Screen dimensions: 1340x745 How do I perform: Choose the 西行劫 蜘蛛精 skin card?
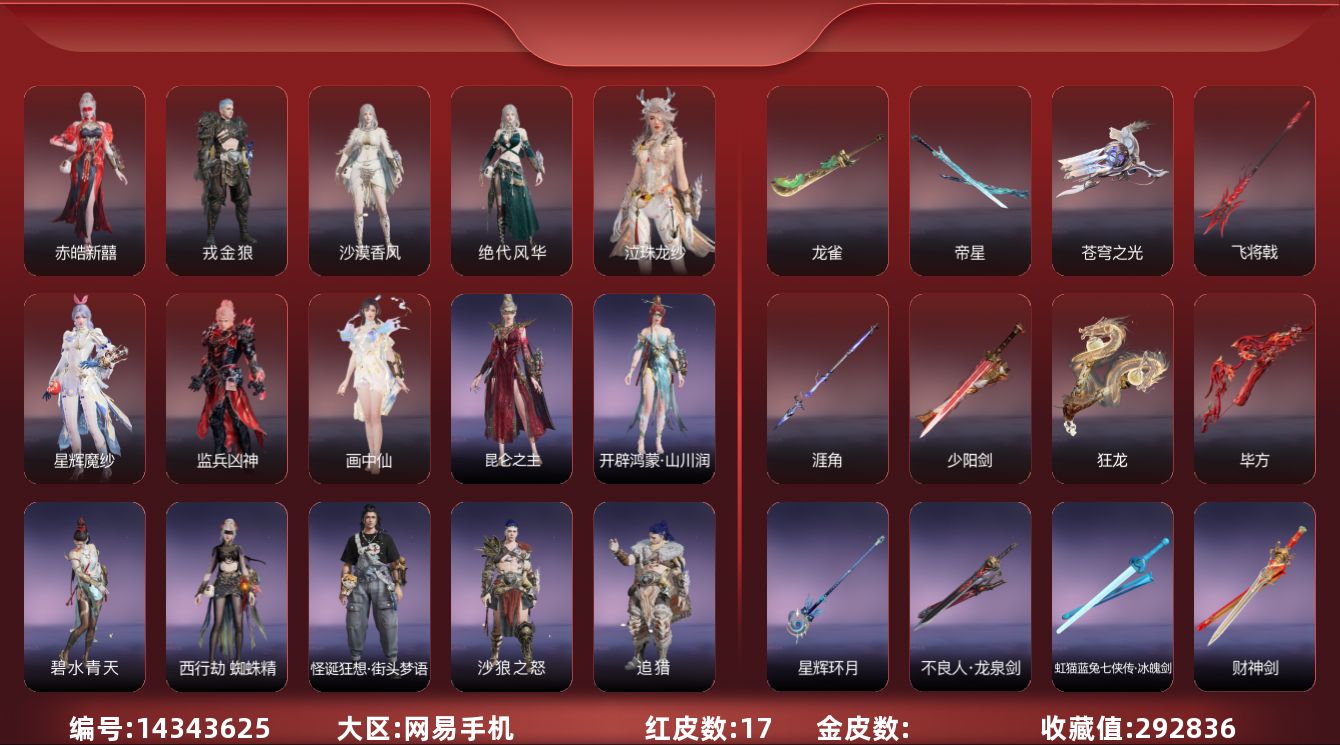227,596
